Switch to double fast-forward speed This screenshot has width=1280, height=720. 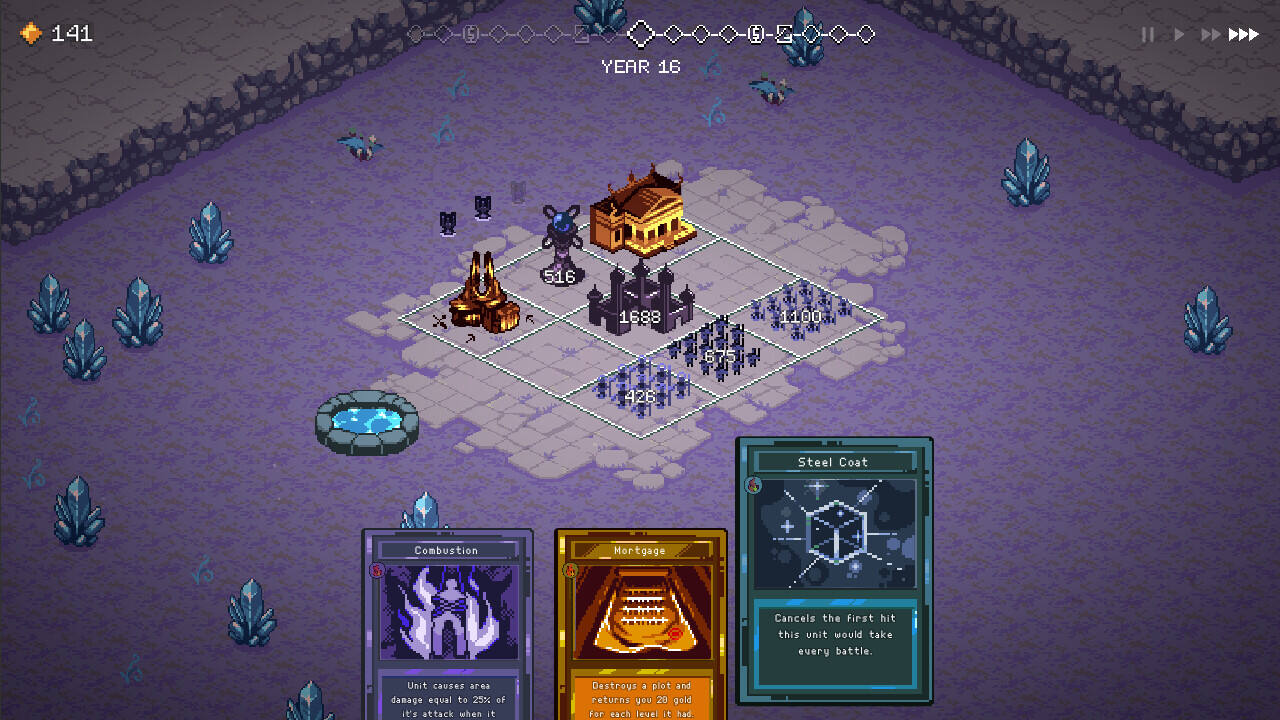coord(1211,35)
